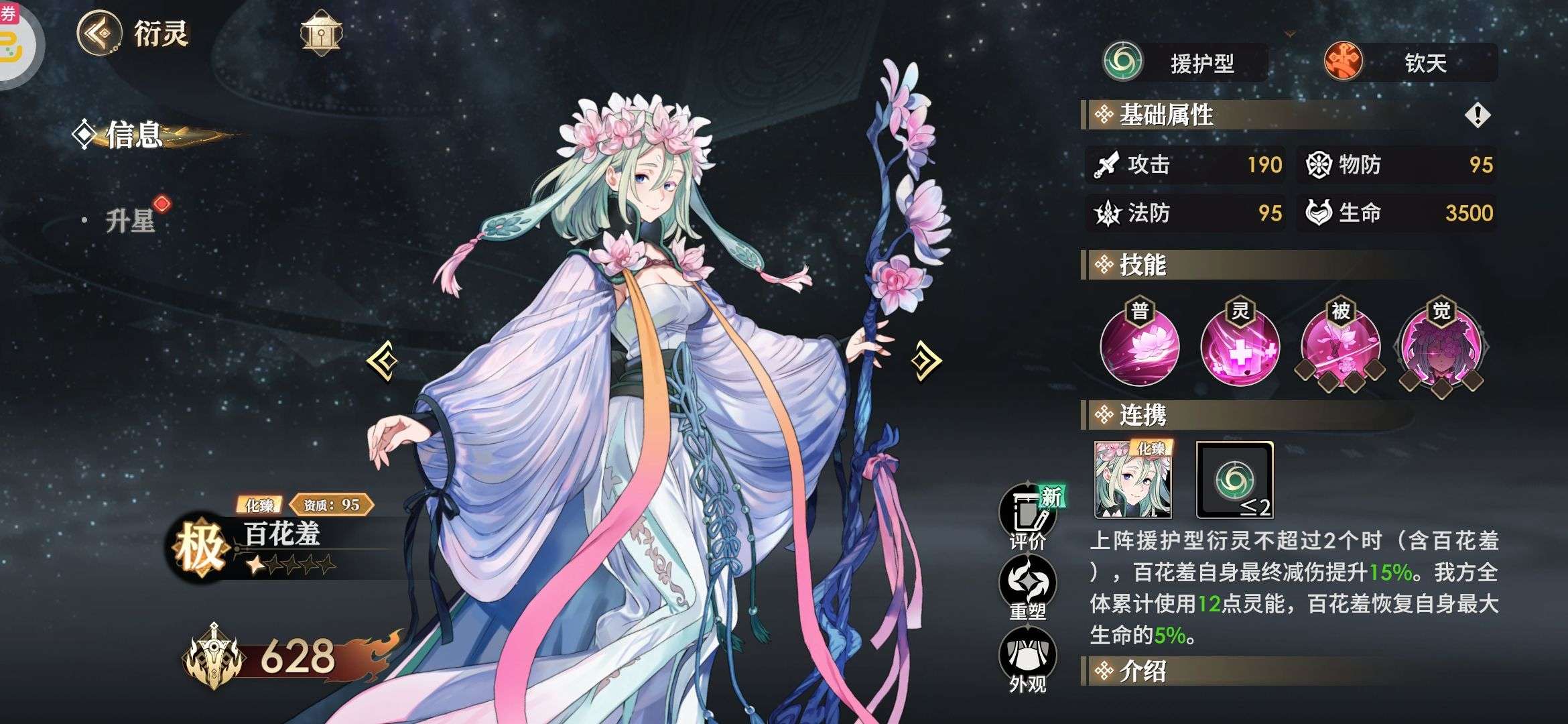Select the support-type ≤2 linkage condition
Viewport: 1568px width, 724px height.
(1234, 479)
